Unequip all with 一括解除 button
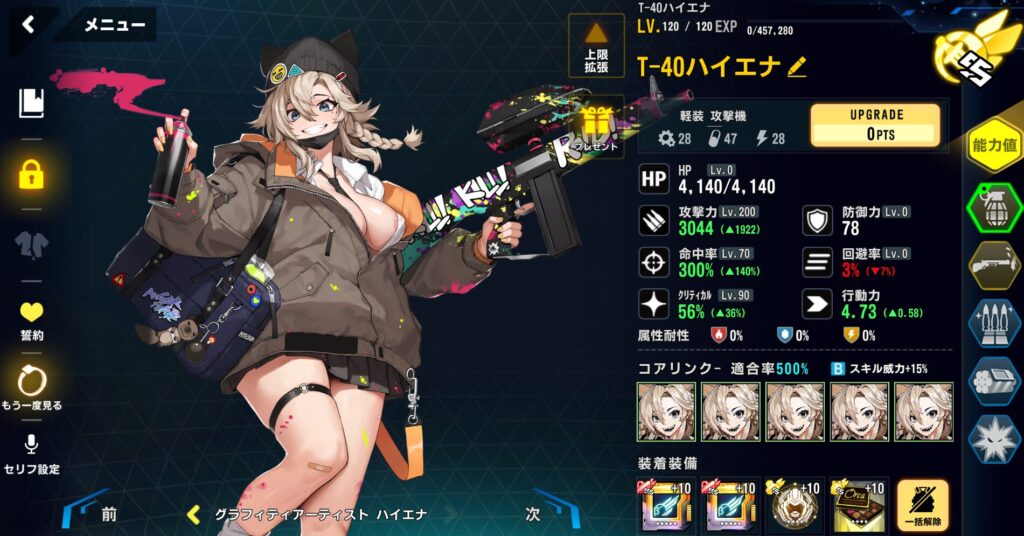The image size is (1024, 536). (x=923, y=506)
